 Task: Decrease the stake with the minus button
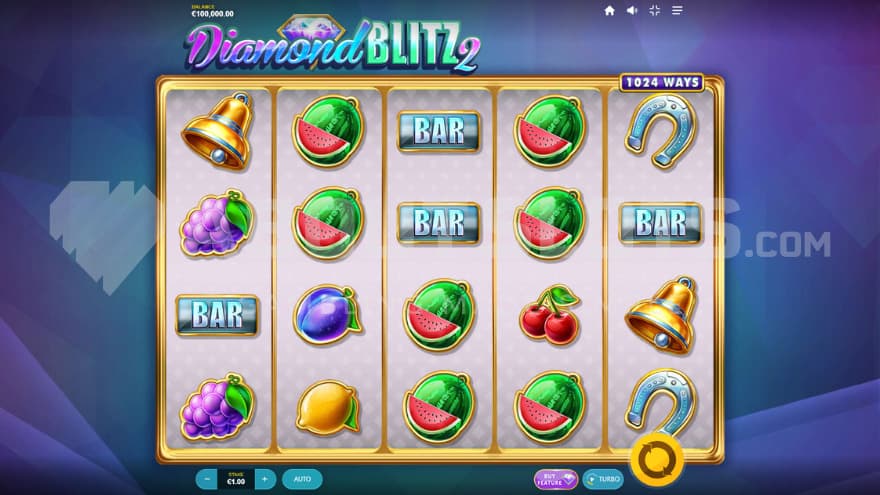[206, 479]
